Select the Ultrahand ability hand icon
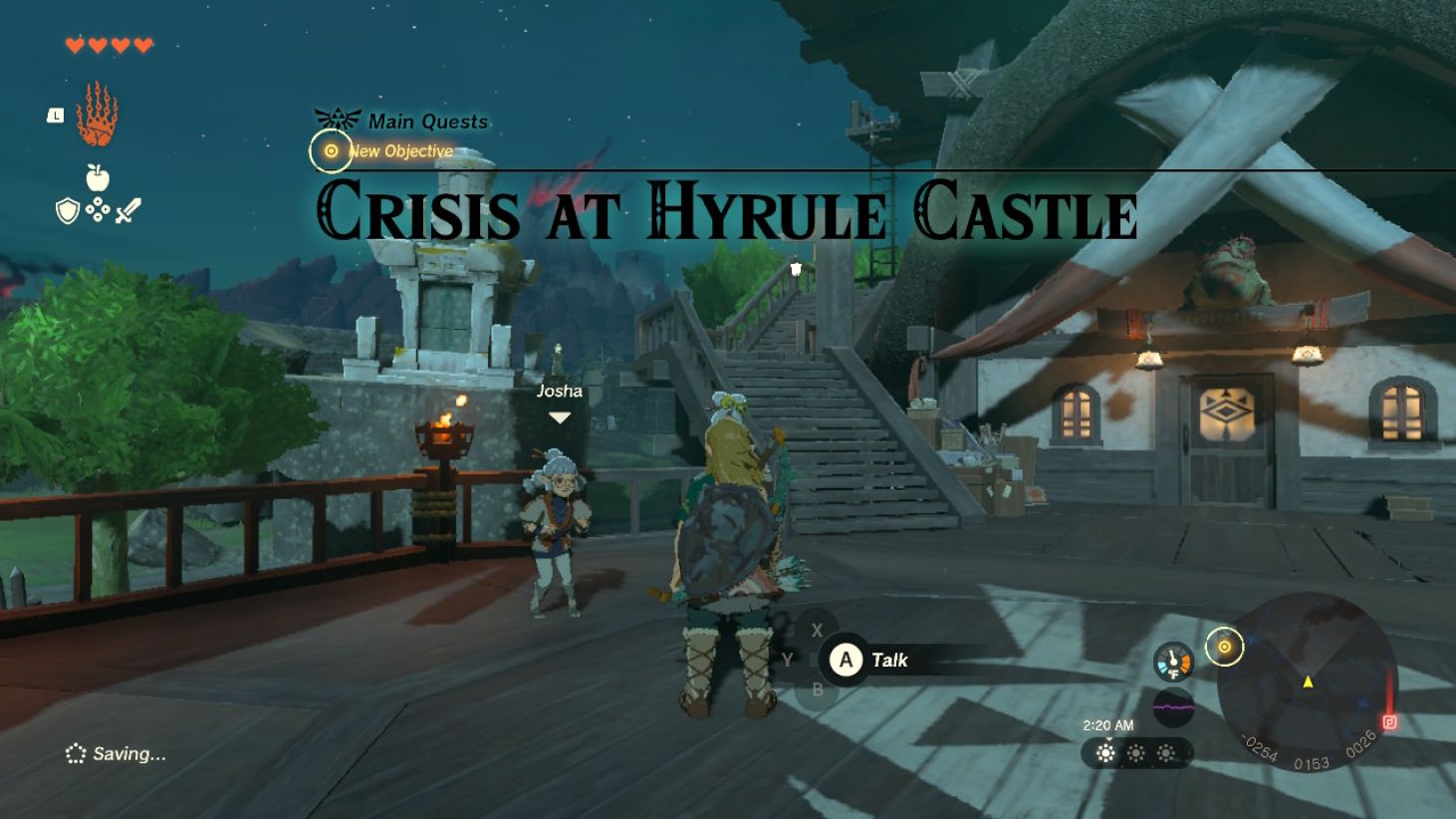The width and height of the screenshot is (1456, 819). coord(99,117)
